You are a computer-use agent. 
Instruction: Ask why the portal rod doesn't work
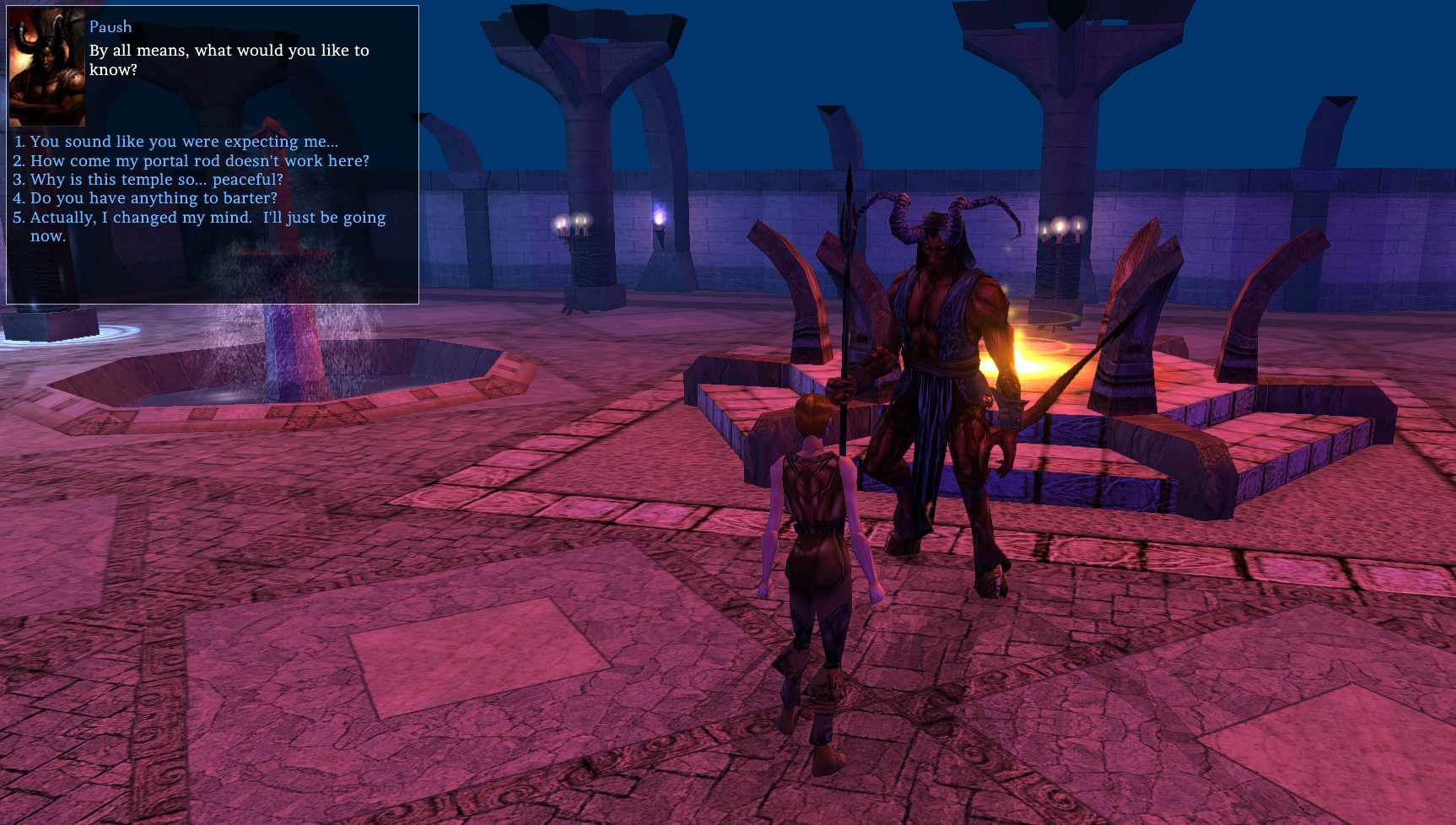[x=199, y=160]
